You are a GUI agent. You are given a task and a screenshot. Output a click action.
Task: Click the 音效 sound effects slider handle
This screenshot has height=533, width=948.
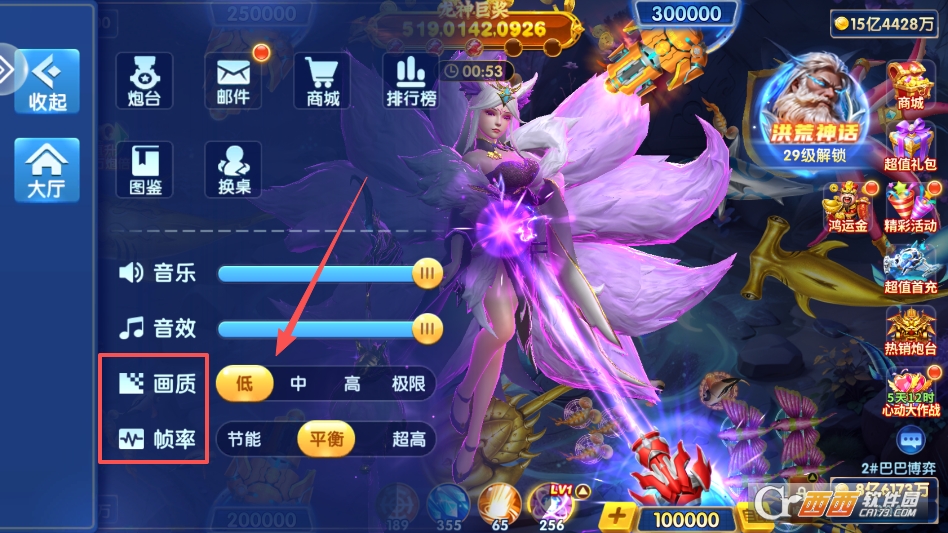[x=428, y=327]
